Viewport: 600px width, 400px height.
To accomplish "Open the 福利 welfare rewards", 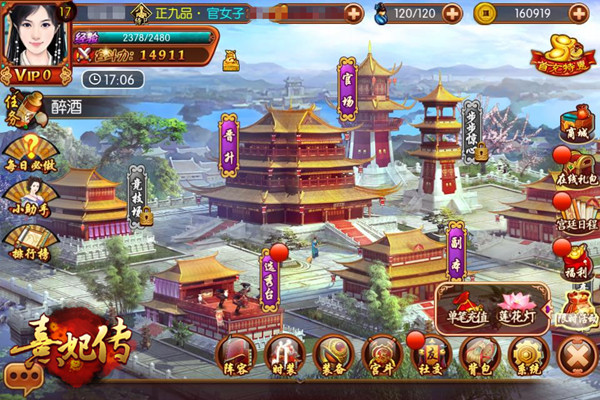I will point(577,262).
